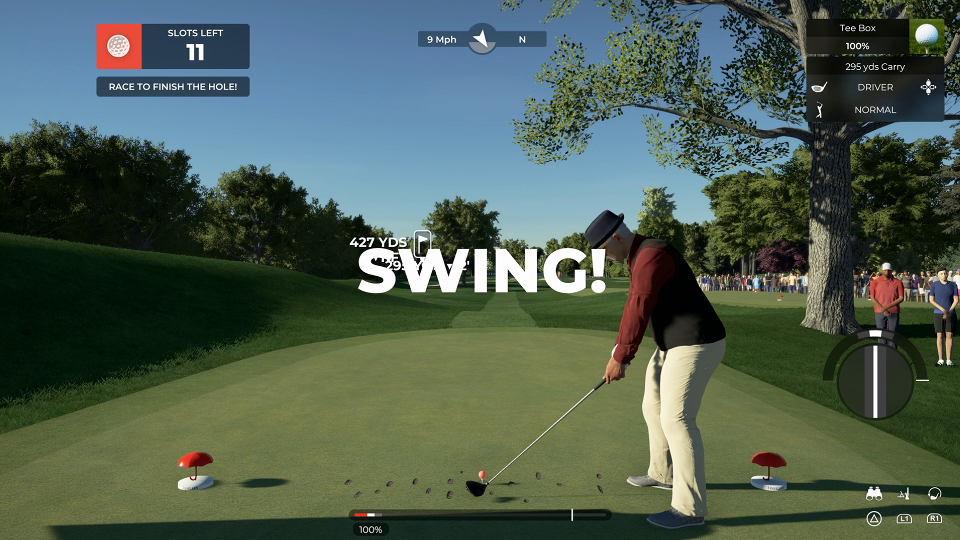This screenshot has height=540, width=960.
Task: Click the golf club selection icon
Action: [820, 87]
